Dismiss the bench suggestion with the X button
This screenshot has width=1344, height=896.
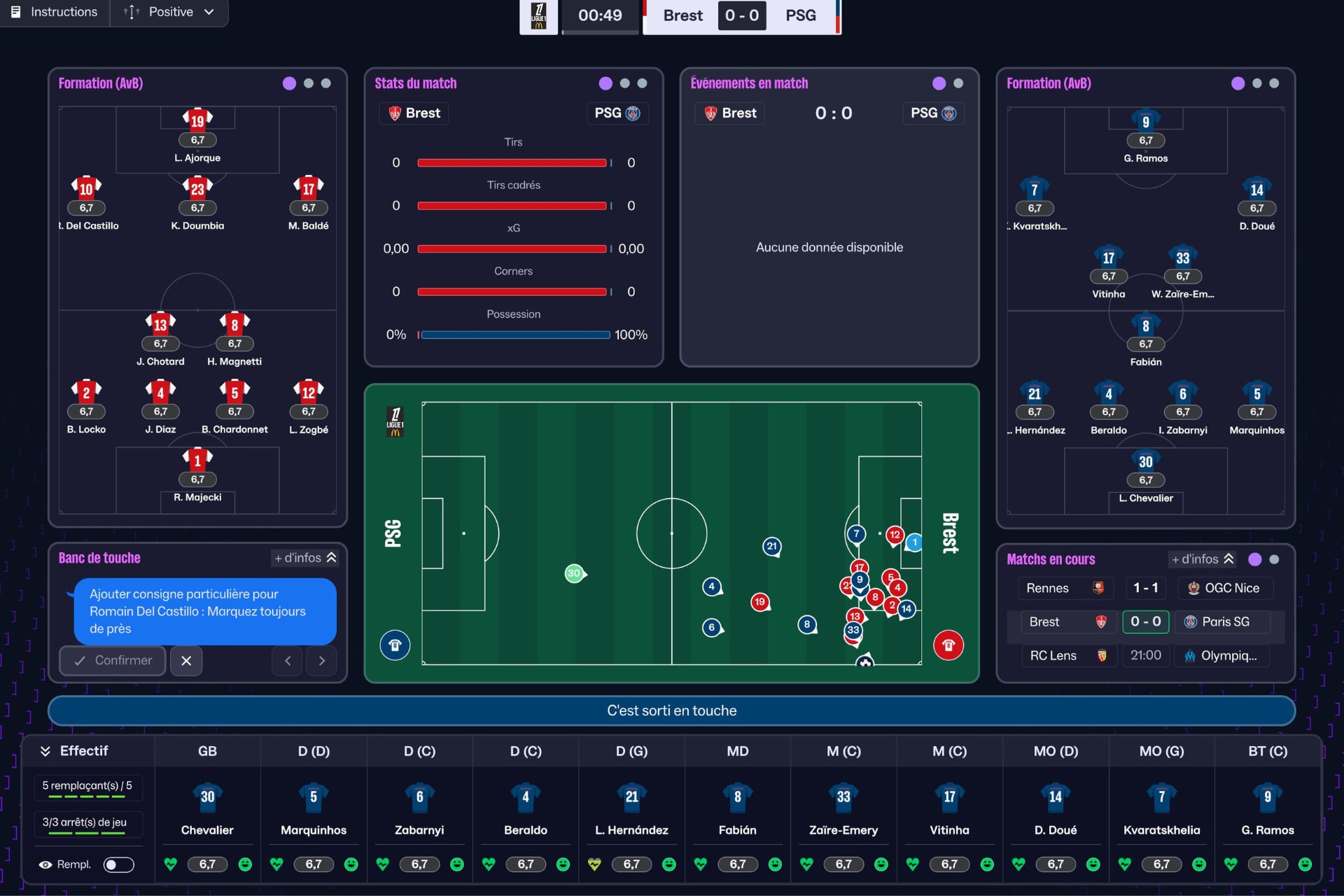[x=185, y=660]
